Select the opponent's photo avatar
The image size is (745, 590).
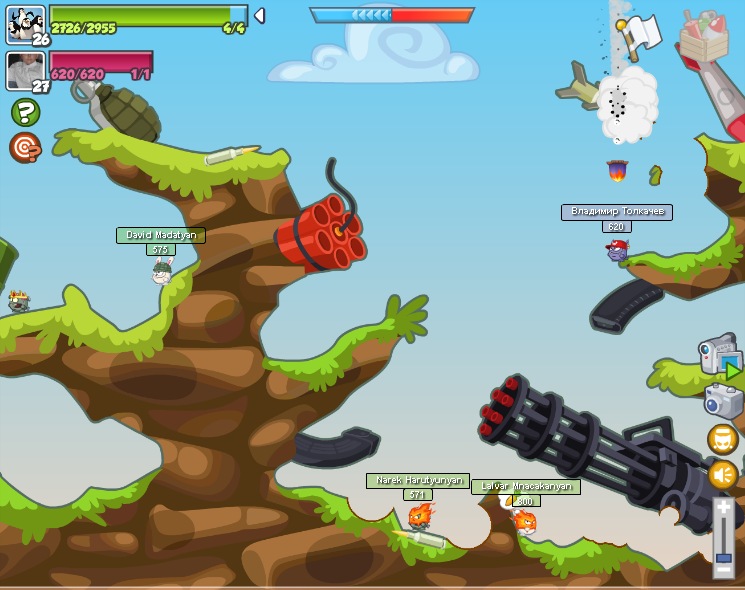24,71
